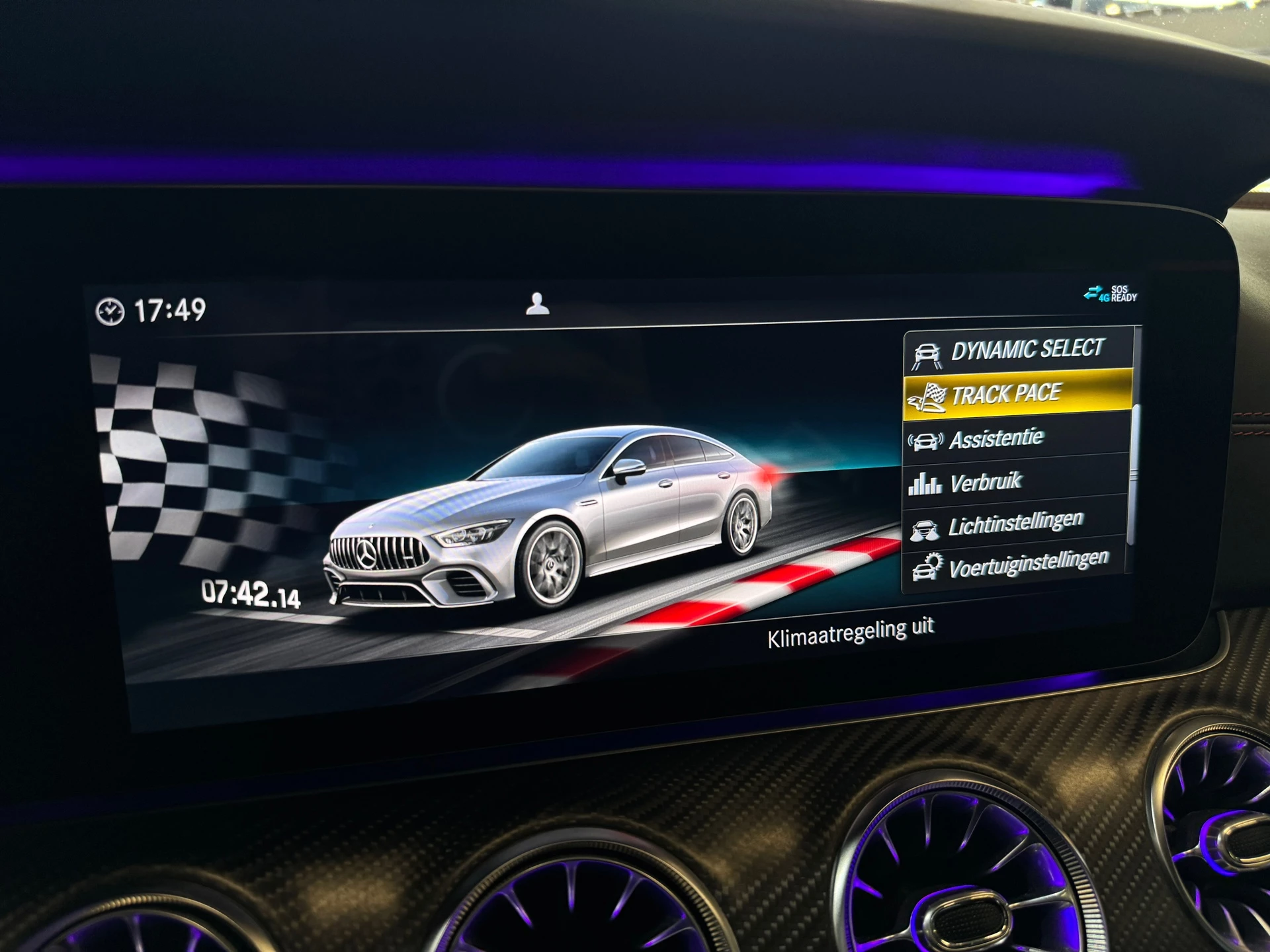The height and width of the screenshot is (952, 1270).
Task: Tap the driver profile silhouette icon
Action: (x=536, y=304)
